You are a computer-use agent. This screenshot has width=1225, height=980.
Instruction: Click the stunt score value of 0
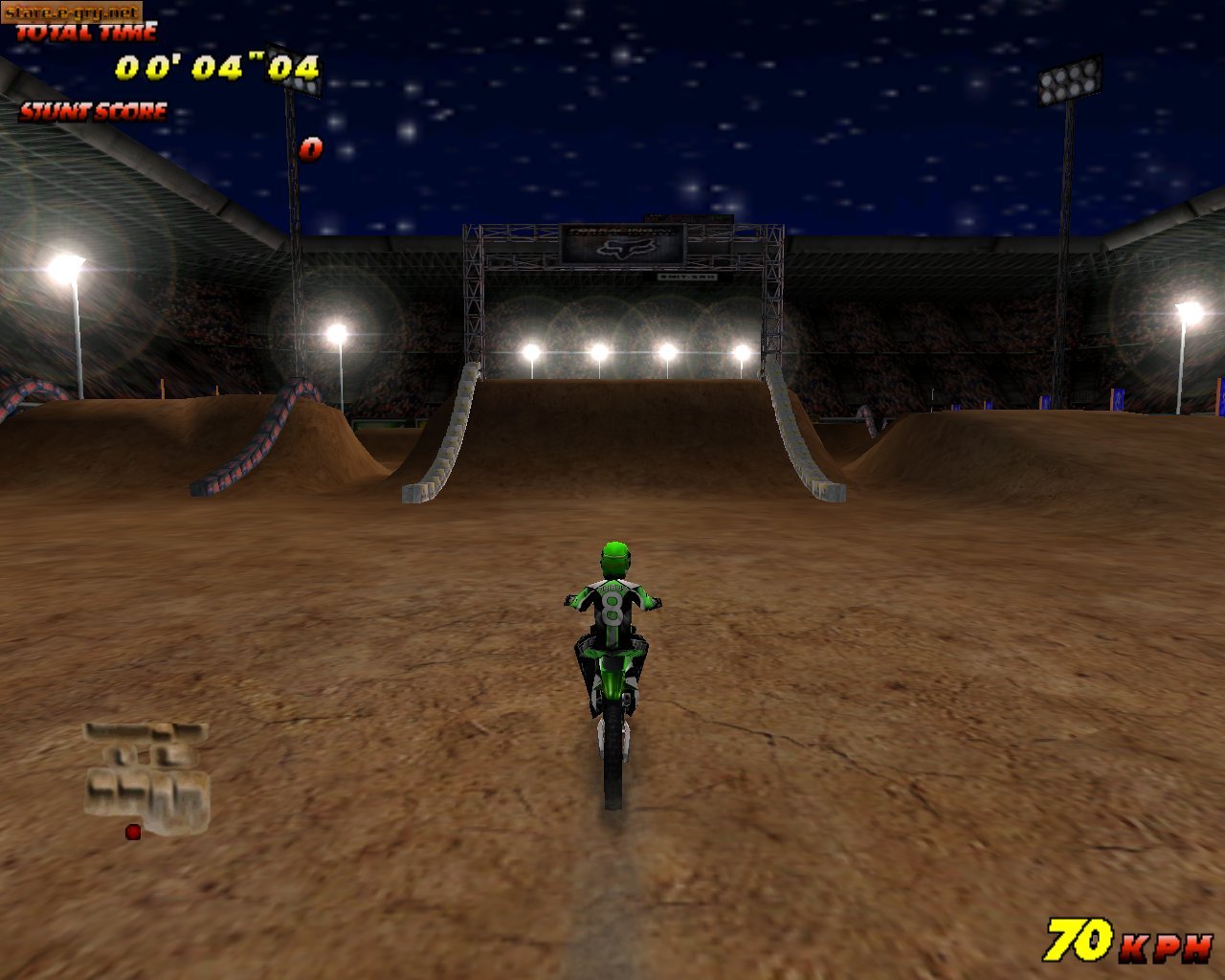pos(311,148)
